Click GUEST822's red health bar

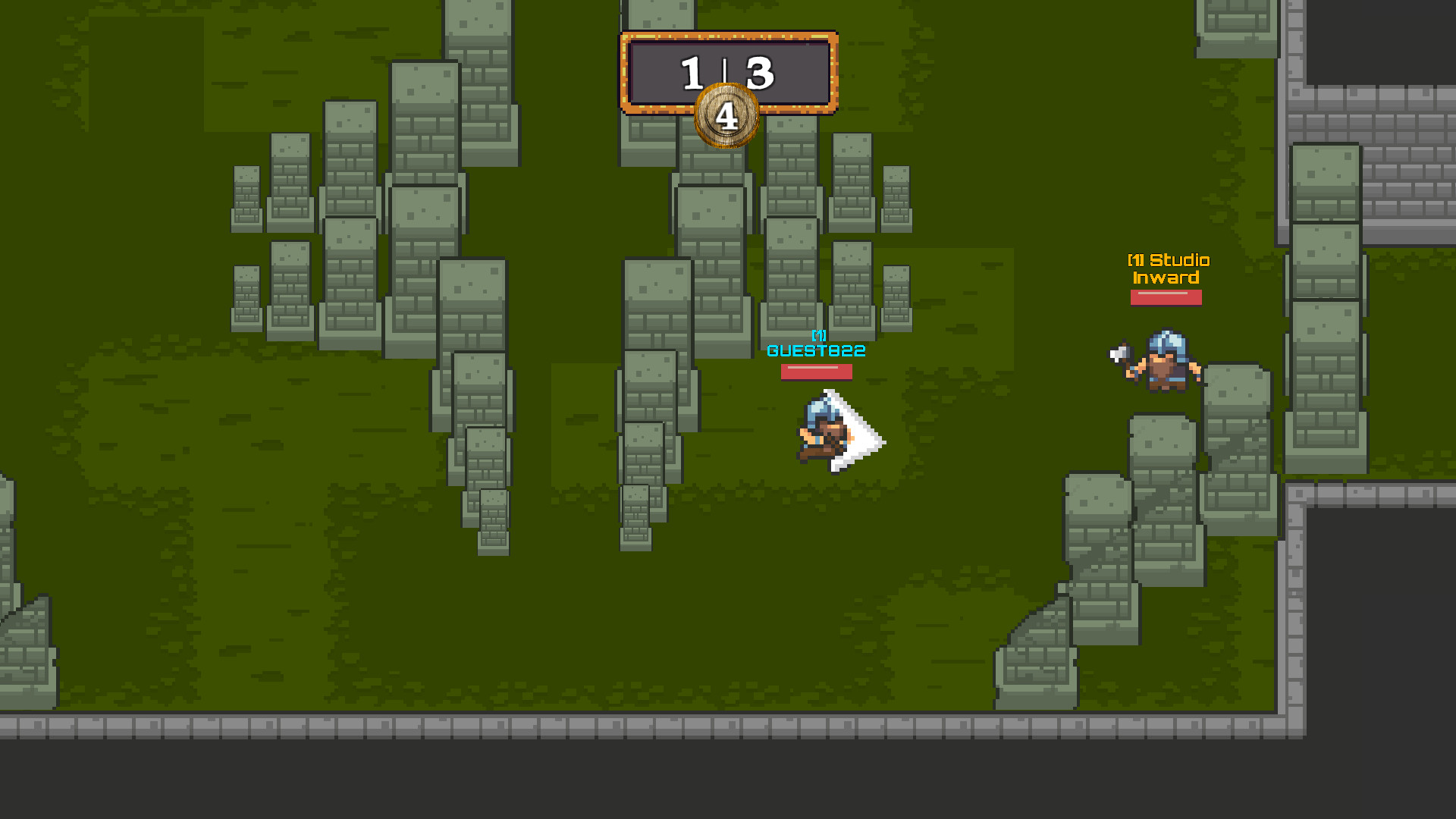(x=815, y=372)
